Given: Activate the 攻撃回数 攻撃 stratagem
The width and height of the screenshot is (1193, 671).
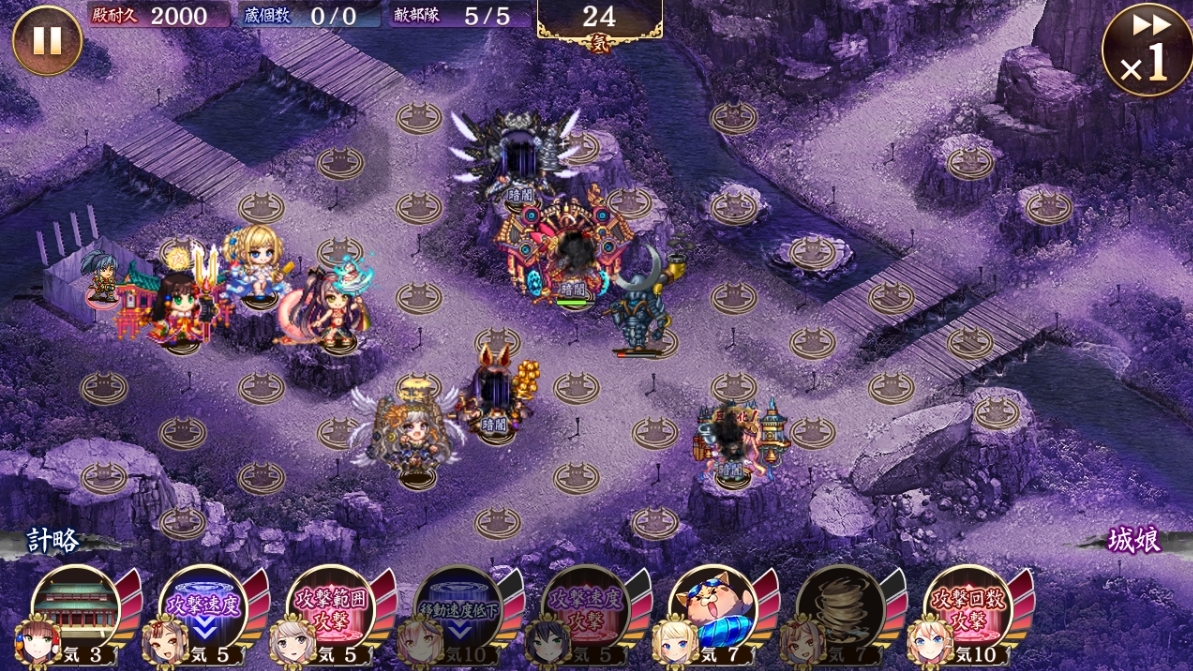Looking at the screenshot, I should coord(968,608).
